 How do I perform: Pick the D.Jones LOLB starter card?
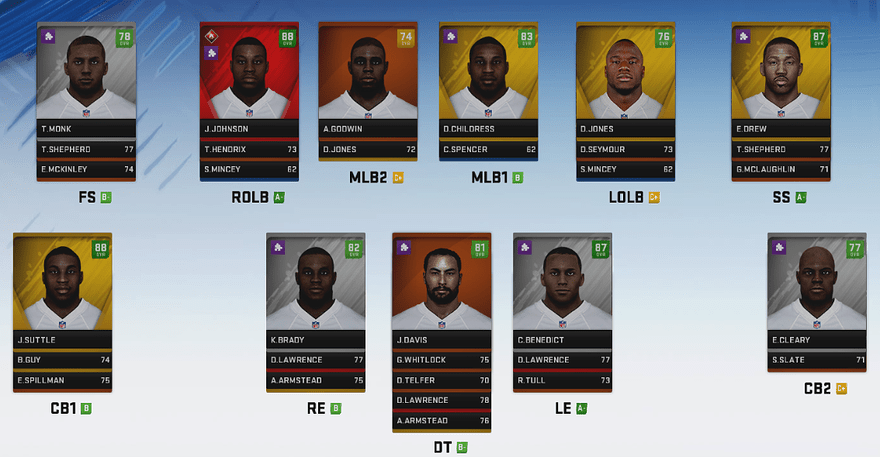pyautogui.click(x=625, y=75)
